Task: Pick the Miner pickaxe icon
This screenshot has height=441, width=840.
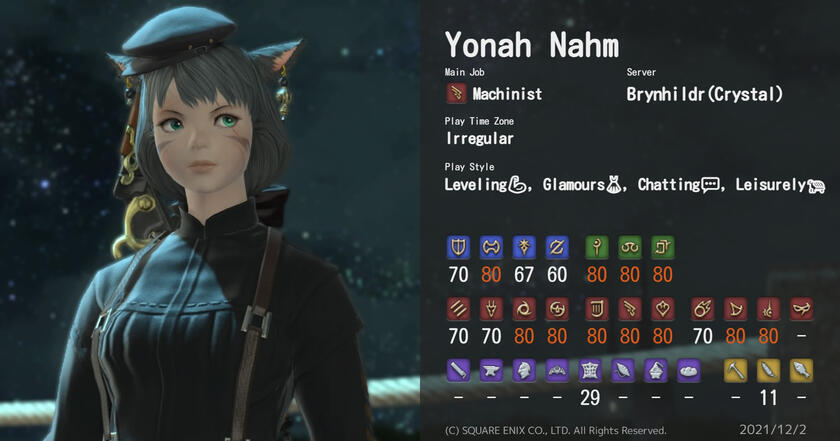Action: 735,369
